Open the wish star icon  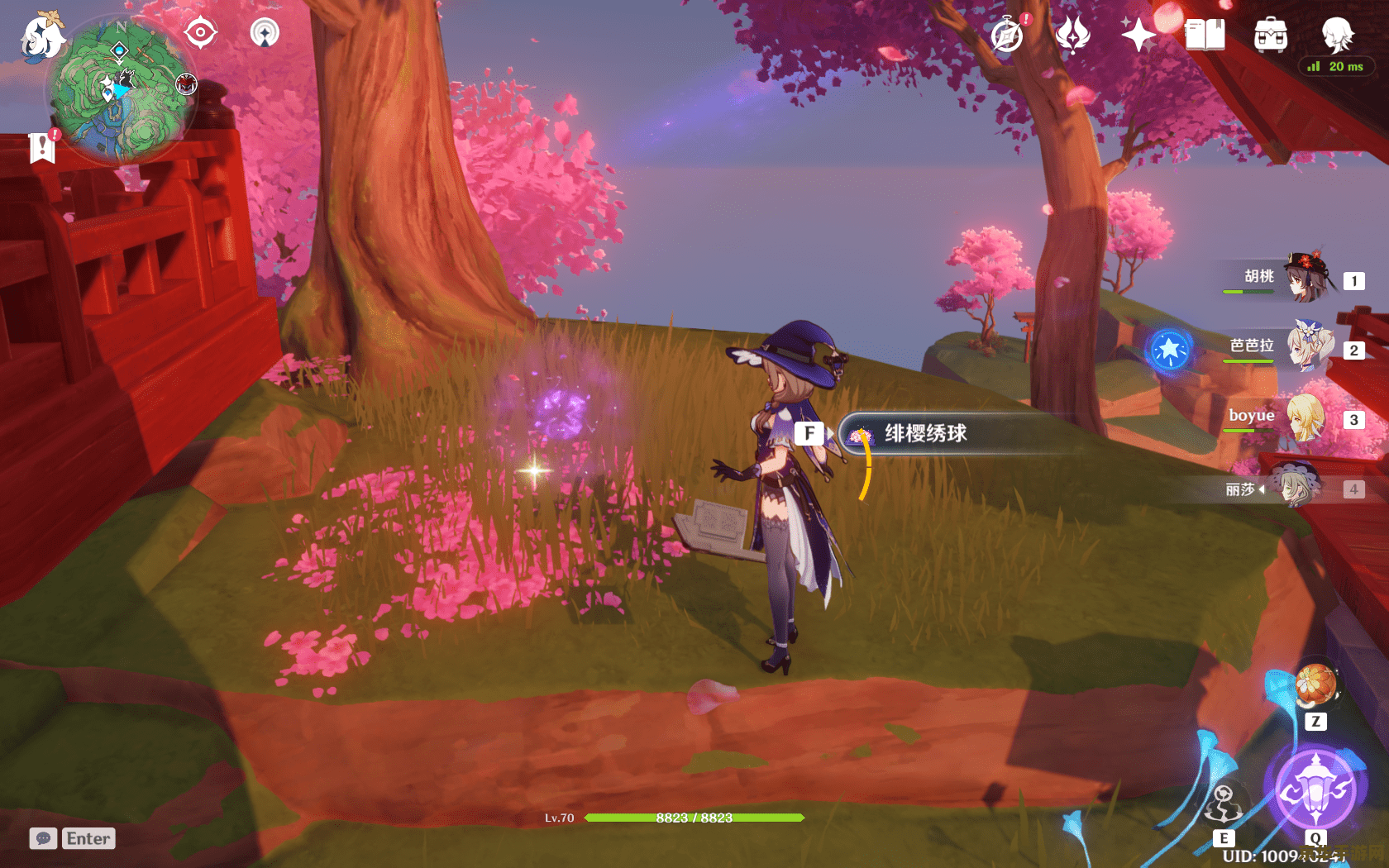(x=1139, y=35)
